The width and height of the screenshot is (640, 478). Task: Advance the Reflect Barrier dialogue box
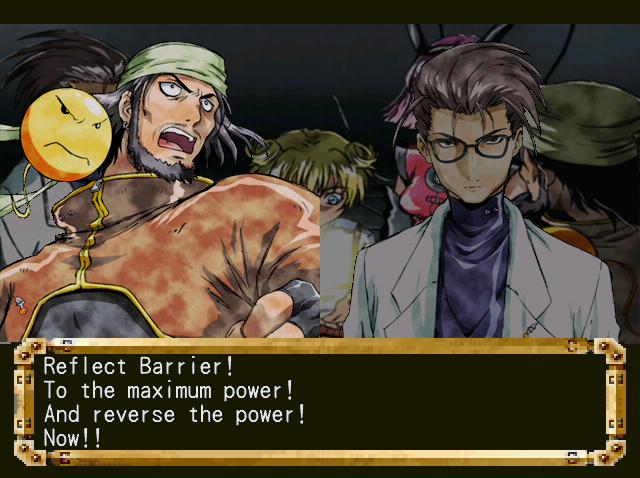319,400
